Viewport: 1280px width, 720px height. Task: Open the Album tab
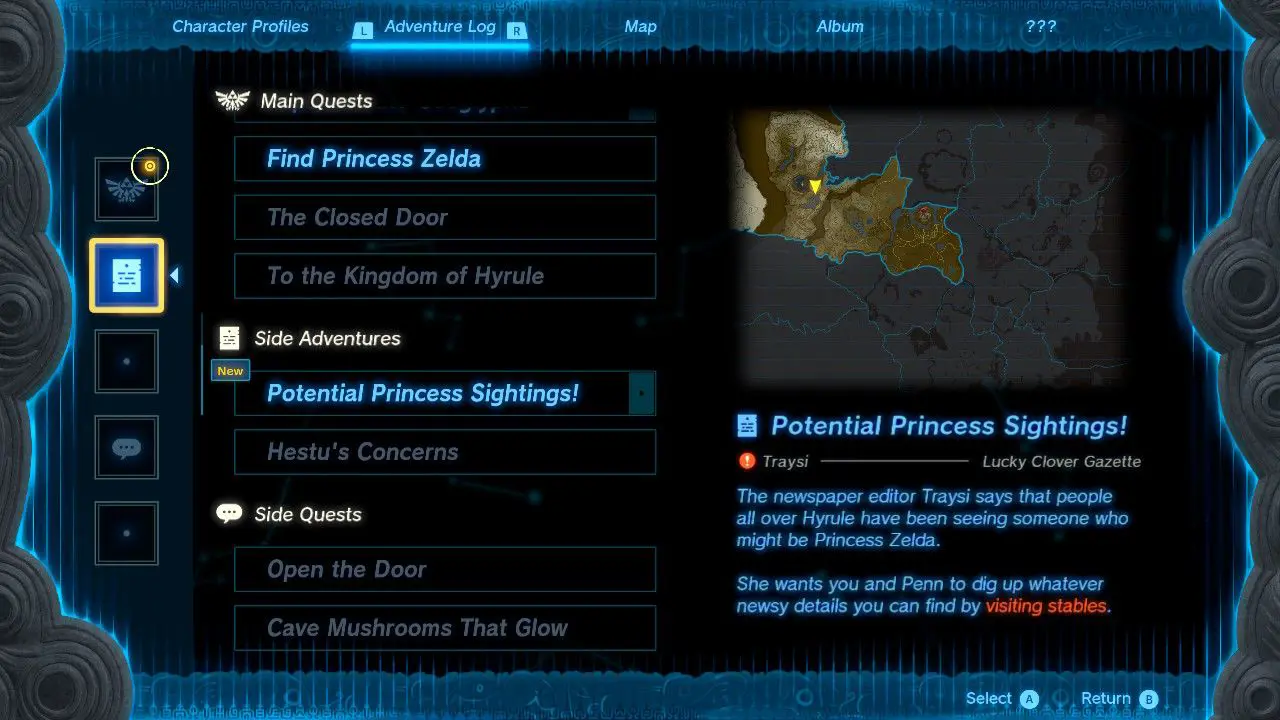(x=840, y=27)
